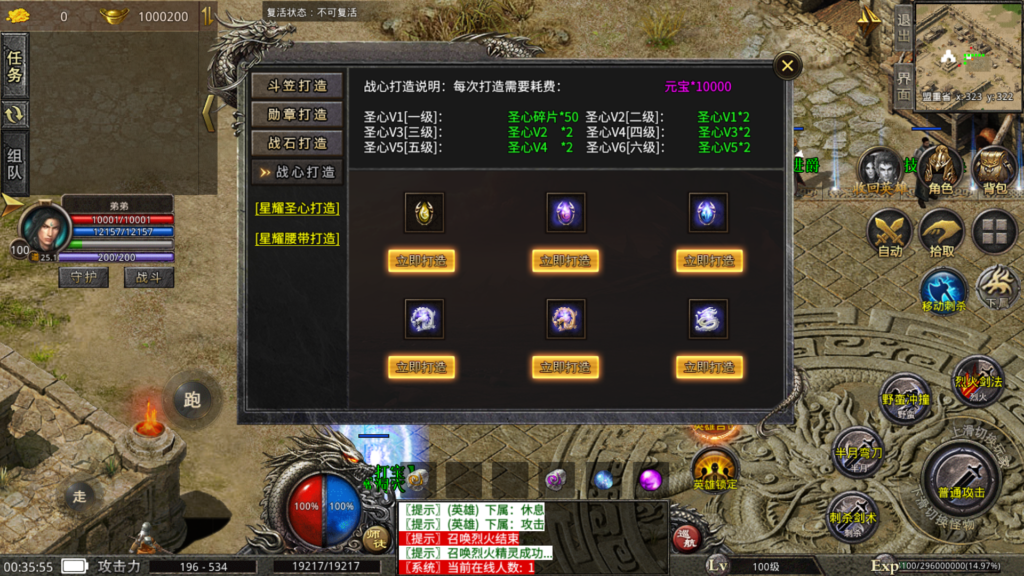Open the 角色 character sheet
This screenshot has height=576, width=1024.
click(940, 171)
